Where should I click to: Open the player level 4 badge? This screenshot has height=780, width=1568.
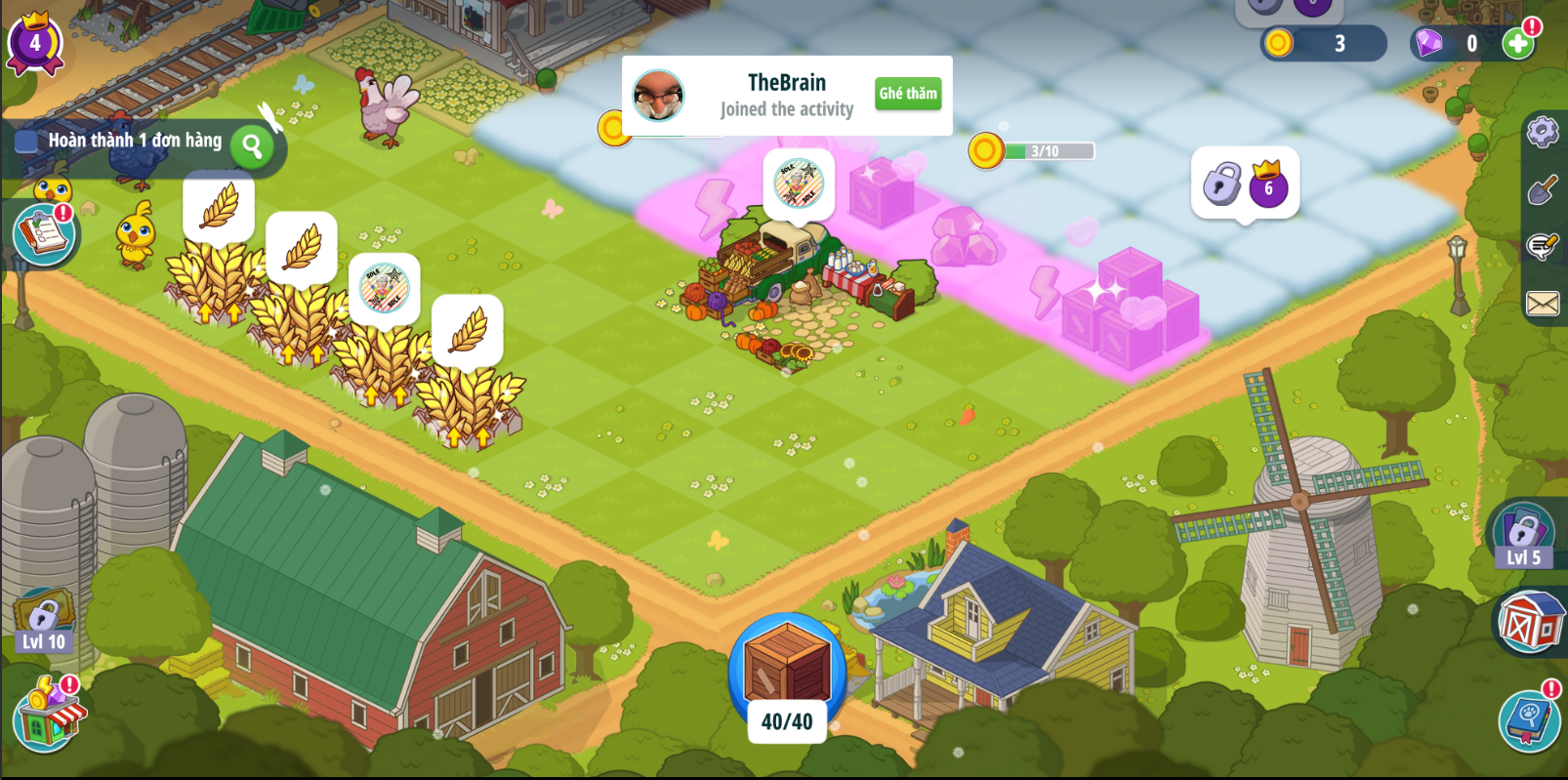pos(35,43)
